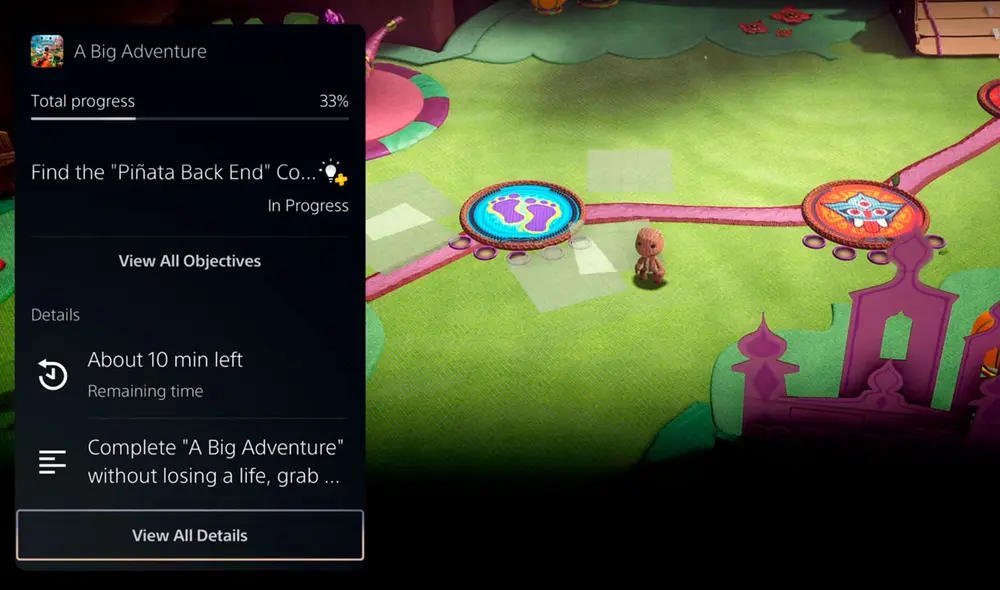Open the Complete "A Big Adventure" description

[x=190, y=461]
